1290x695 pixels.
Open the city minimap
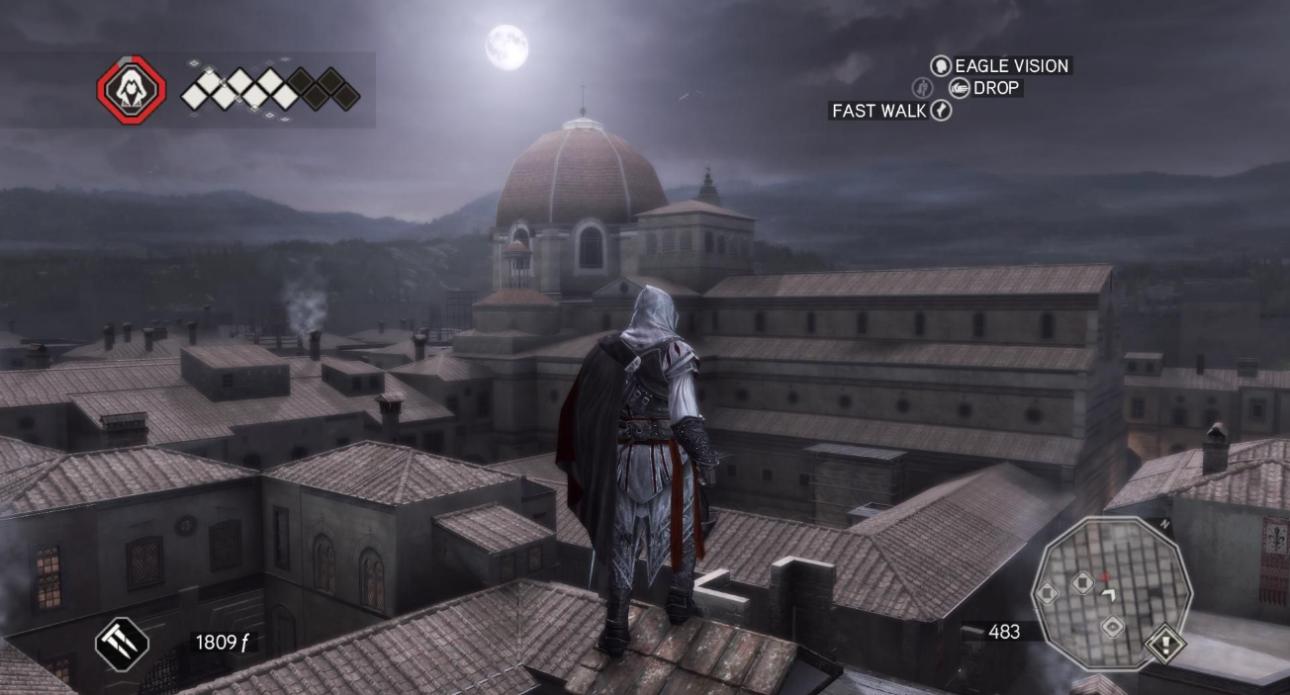tap(1110, 588)
